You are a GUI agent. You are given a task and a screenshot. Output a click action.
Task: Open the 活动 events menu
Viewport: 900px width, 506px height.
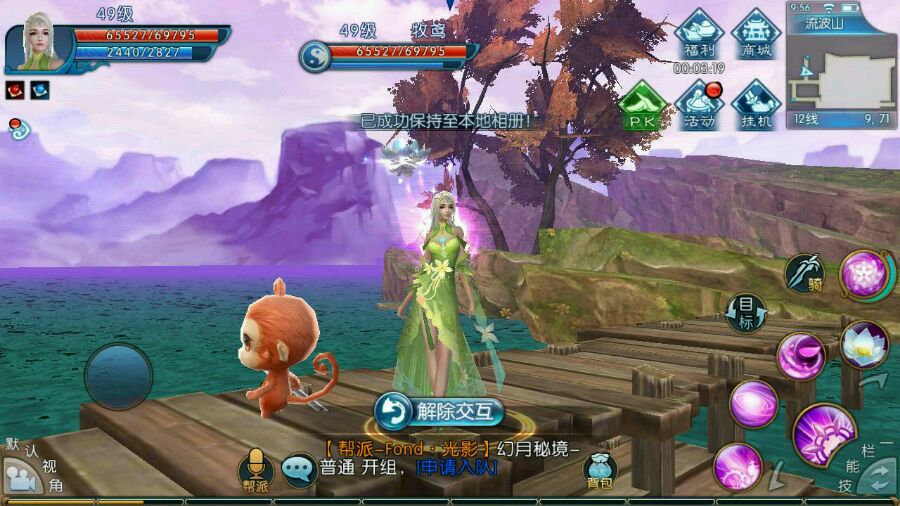tap(699, 105)
